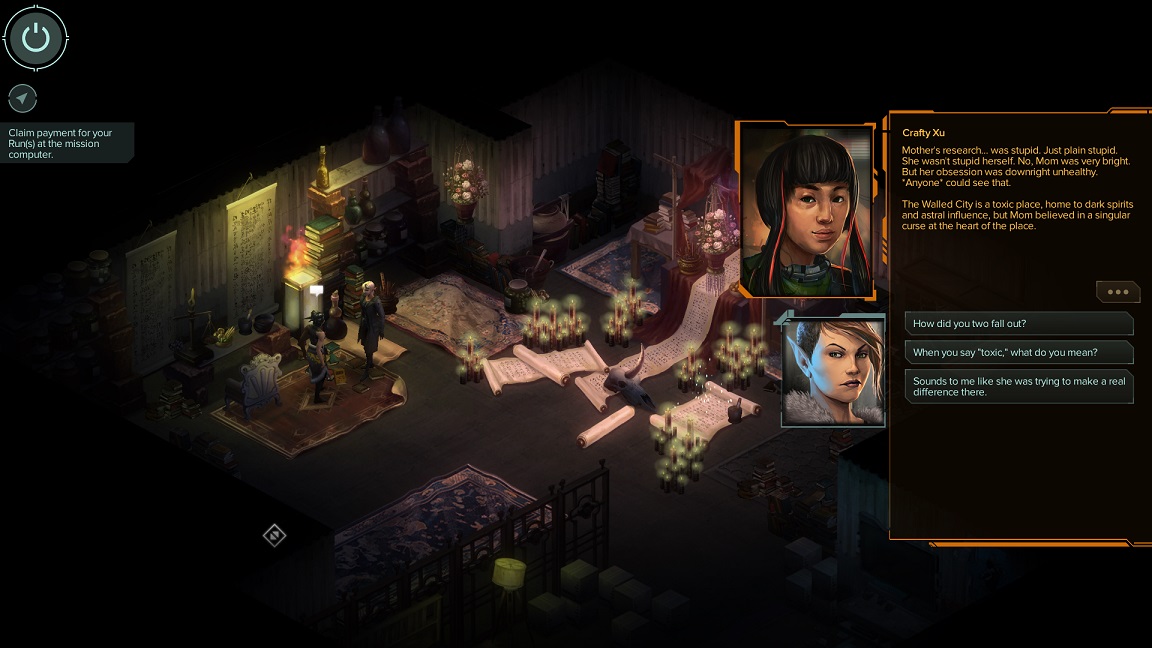
Task: Click the power button menu icon
Action: [x=36, y=38]
